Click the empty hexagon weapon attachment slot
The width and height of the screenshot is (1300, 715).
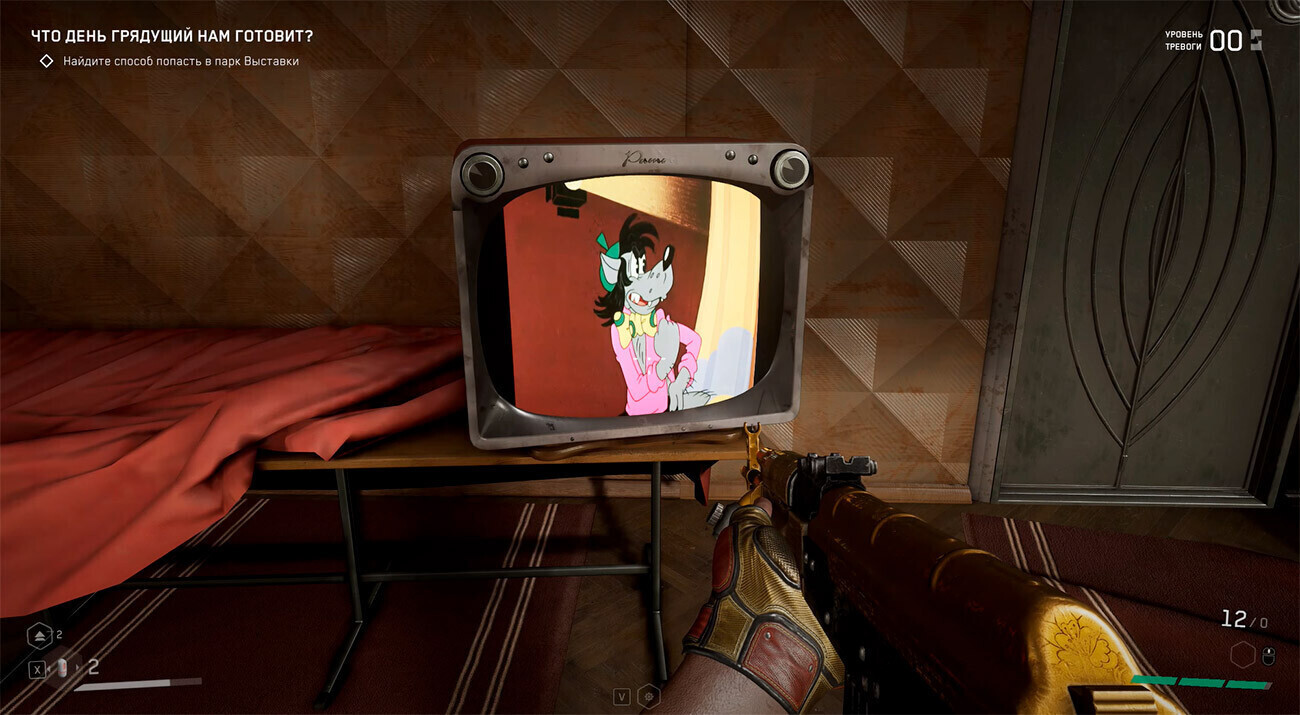[1243, 655]
